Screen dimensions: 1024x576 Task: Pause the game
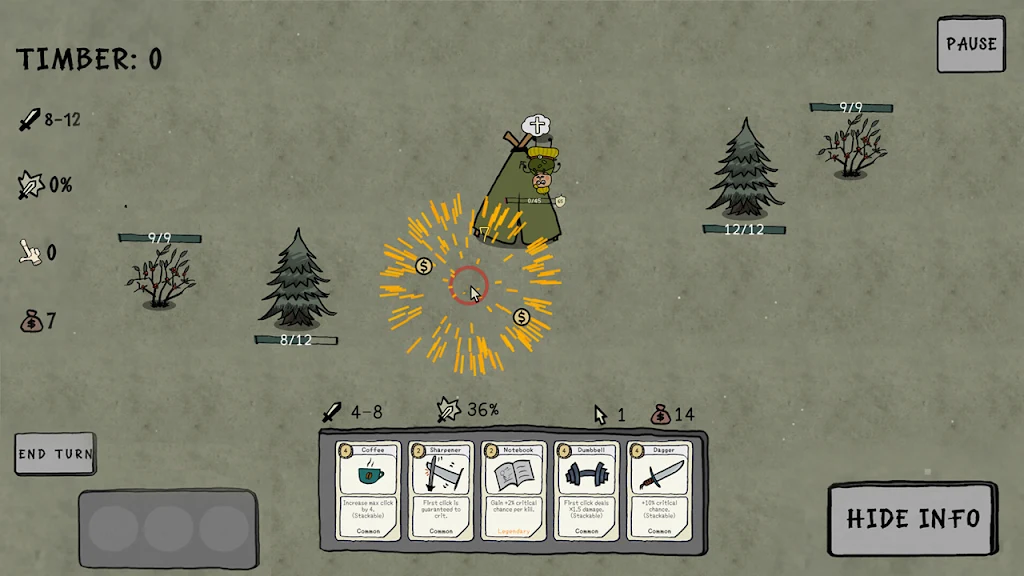tap(971, 44)
